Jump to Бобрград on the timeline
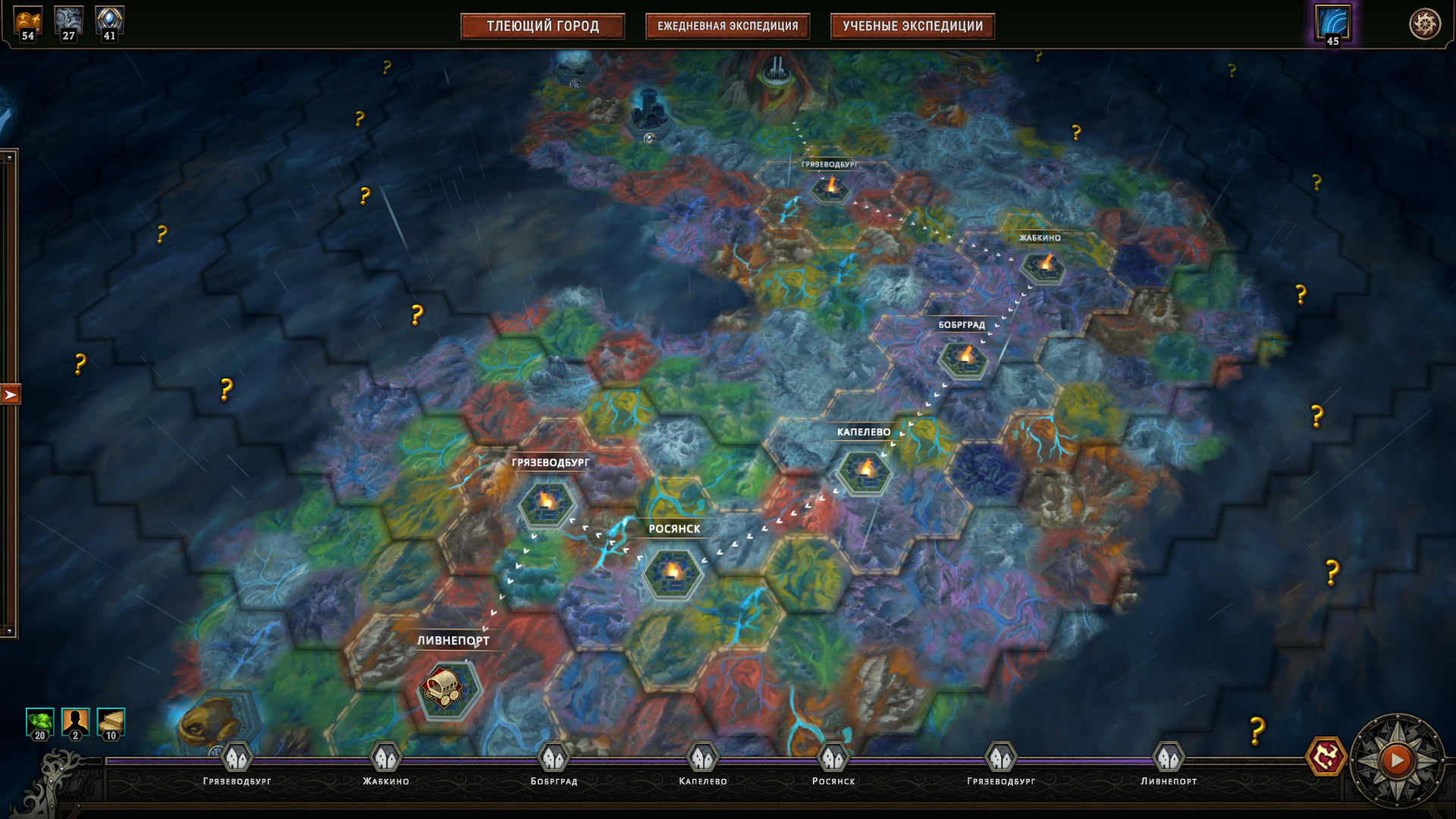The height and width of the screenshot is (819, 1456). pyautogui.click(x=554, y=758)
